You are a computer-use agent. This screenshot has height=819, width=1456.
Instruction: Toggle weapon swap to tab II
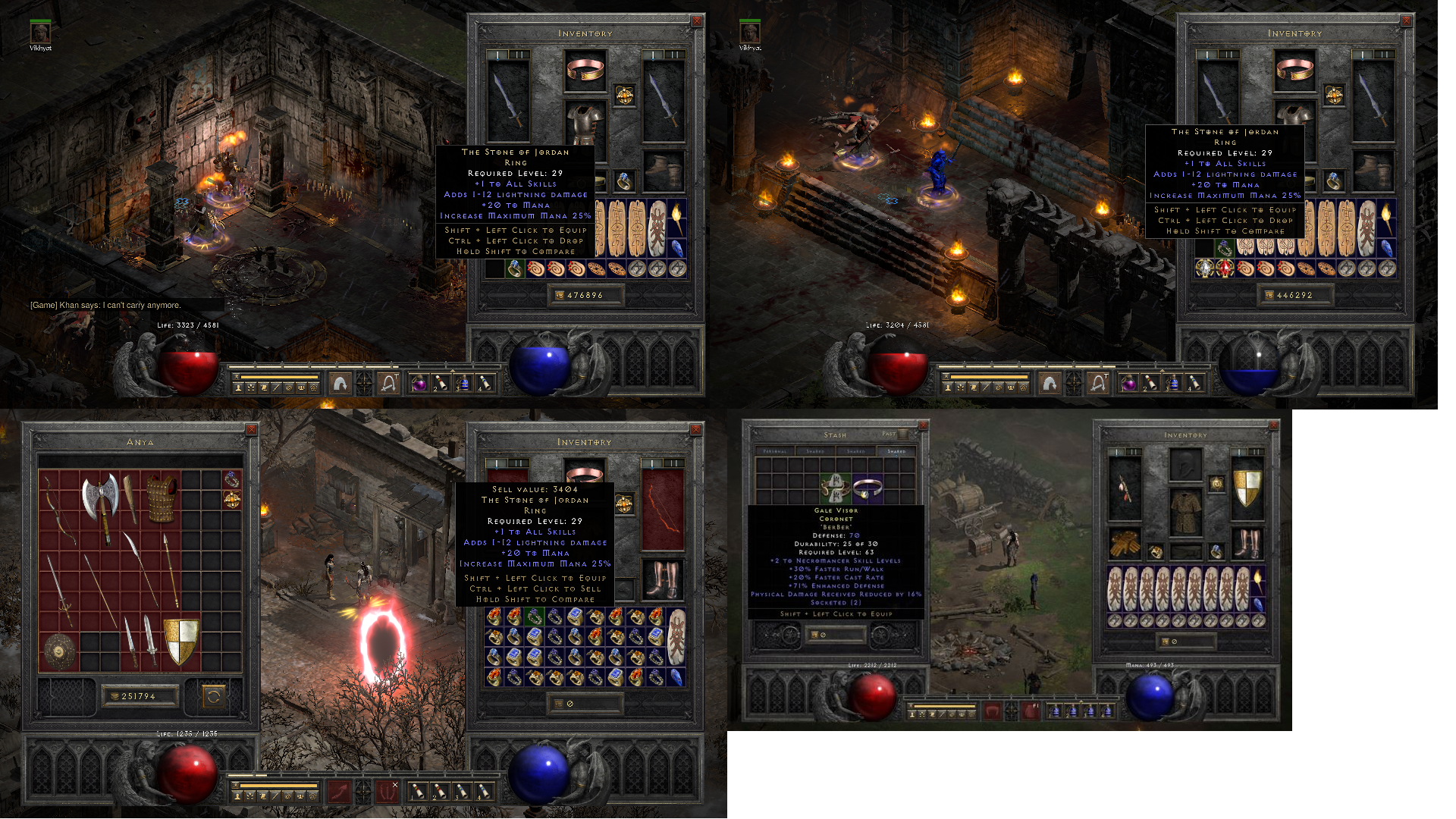pos(519,54)
